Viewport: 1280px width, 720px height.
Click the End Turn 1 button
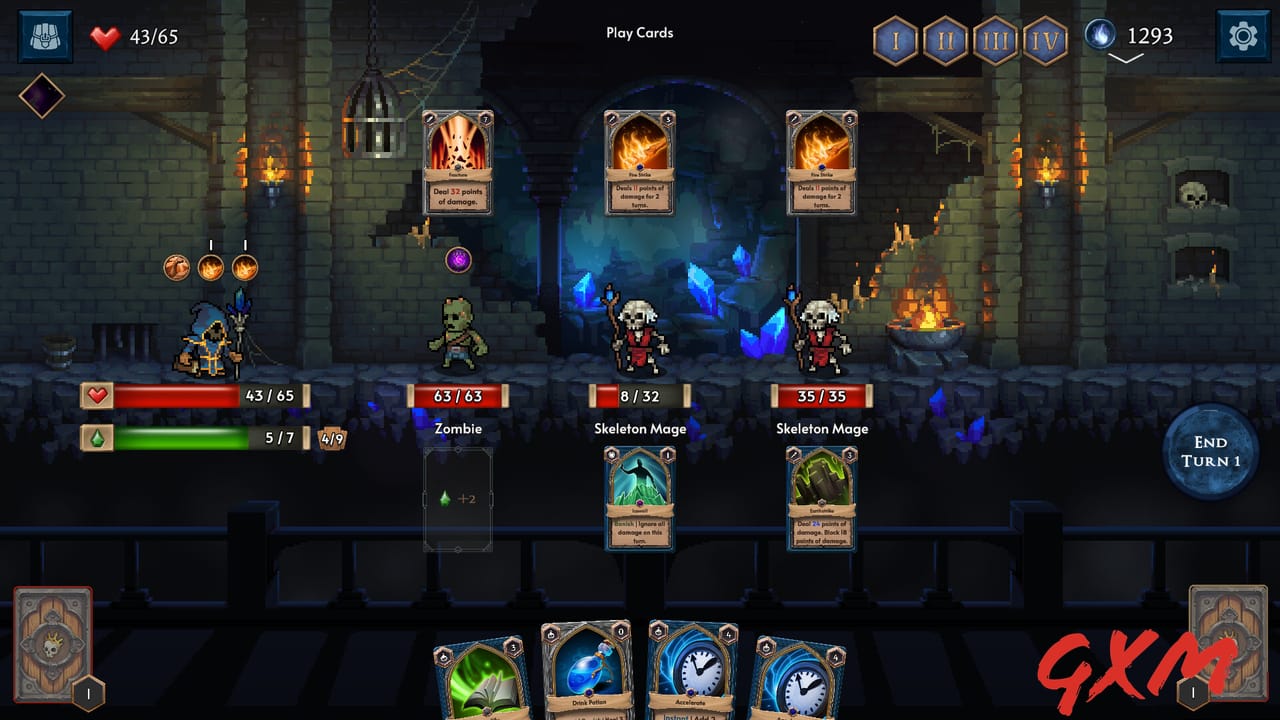point(1210,454)
